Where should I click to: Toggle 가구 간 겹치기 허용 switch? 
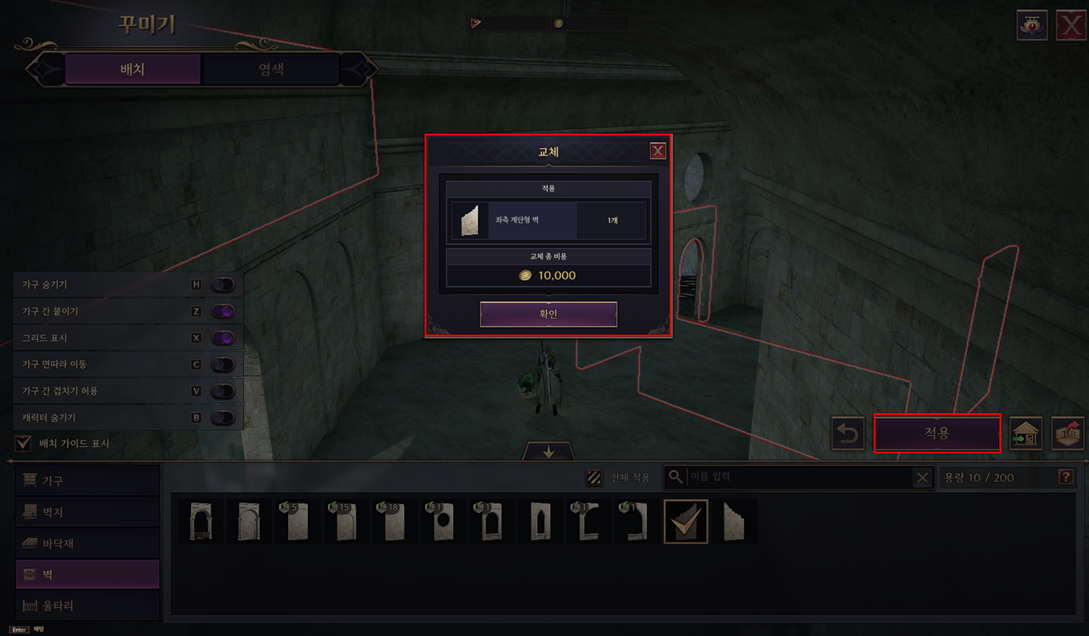pos(222,391)
